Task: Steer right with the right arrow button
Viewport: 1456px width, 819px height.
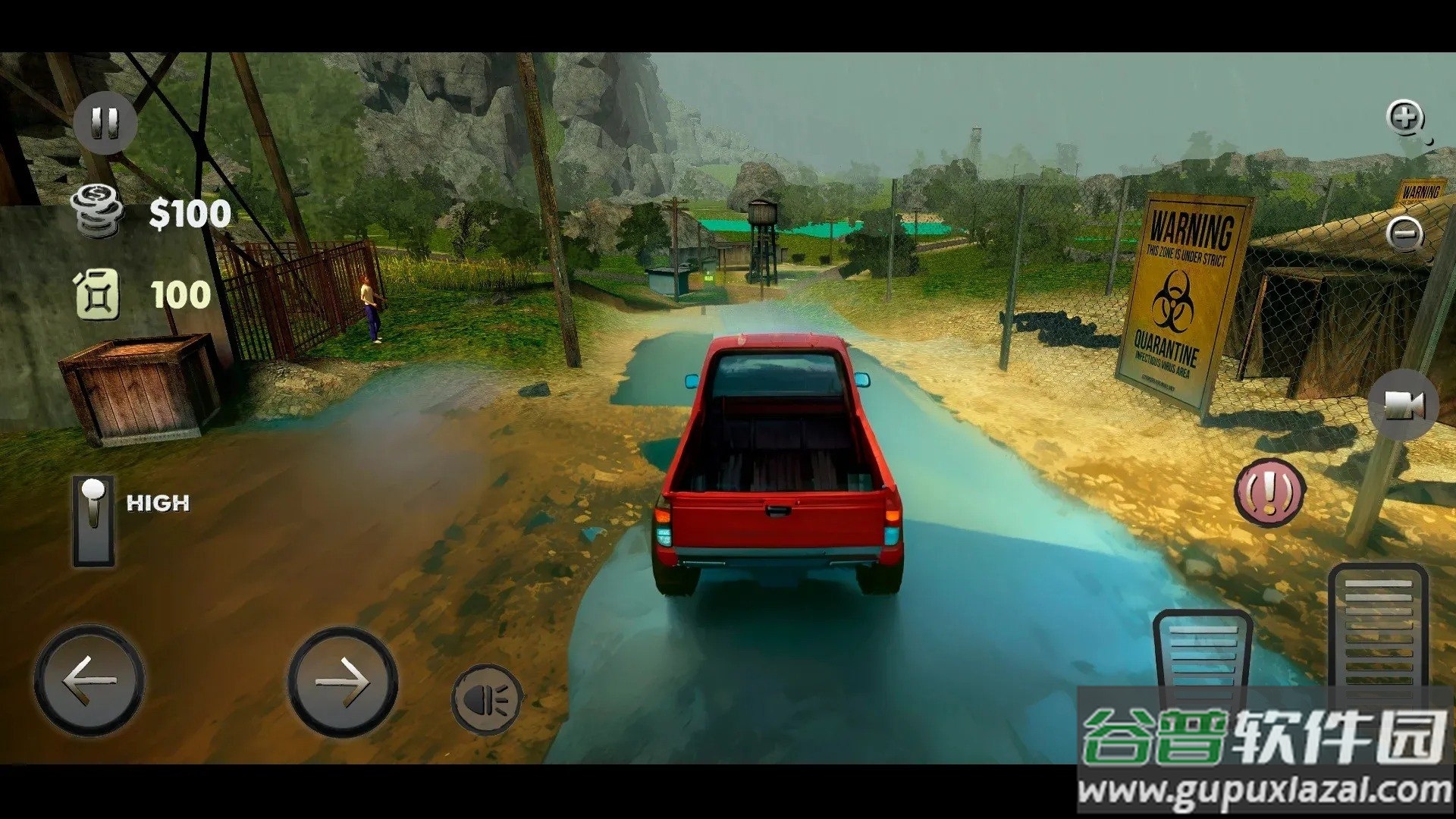Action: [x=343, y=680]
